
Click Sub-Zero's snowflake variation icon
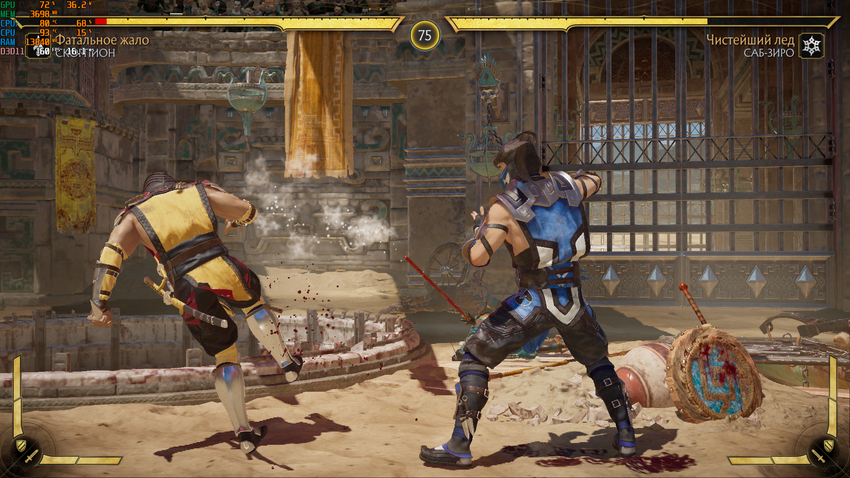[x=812, y=46]
